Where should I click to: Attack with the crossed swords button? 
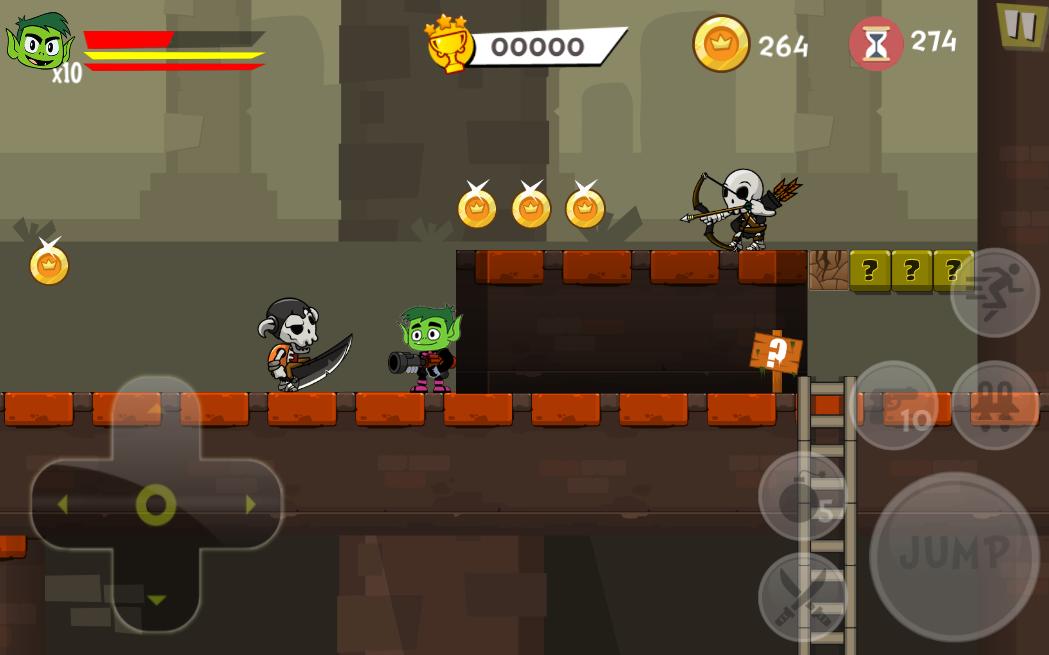[802, 597]
